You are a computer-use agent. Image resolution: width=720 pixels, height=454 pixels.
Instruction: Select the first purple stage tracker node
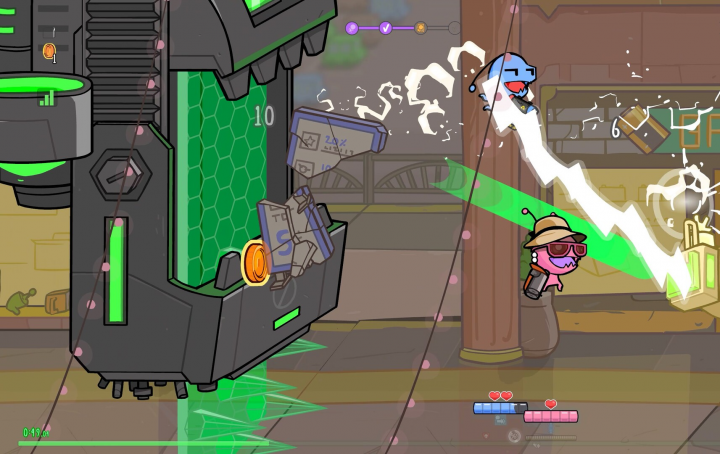352,28
